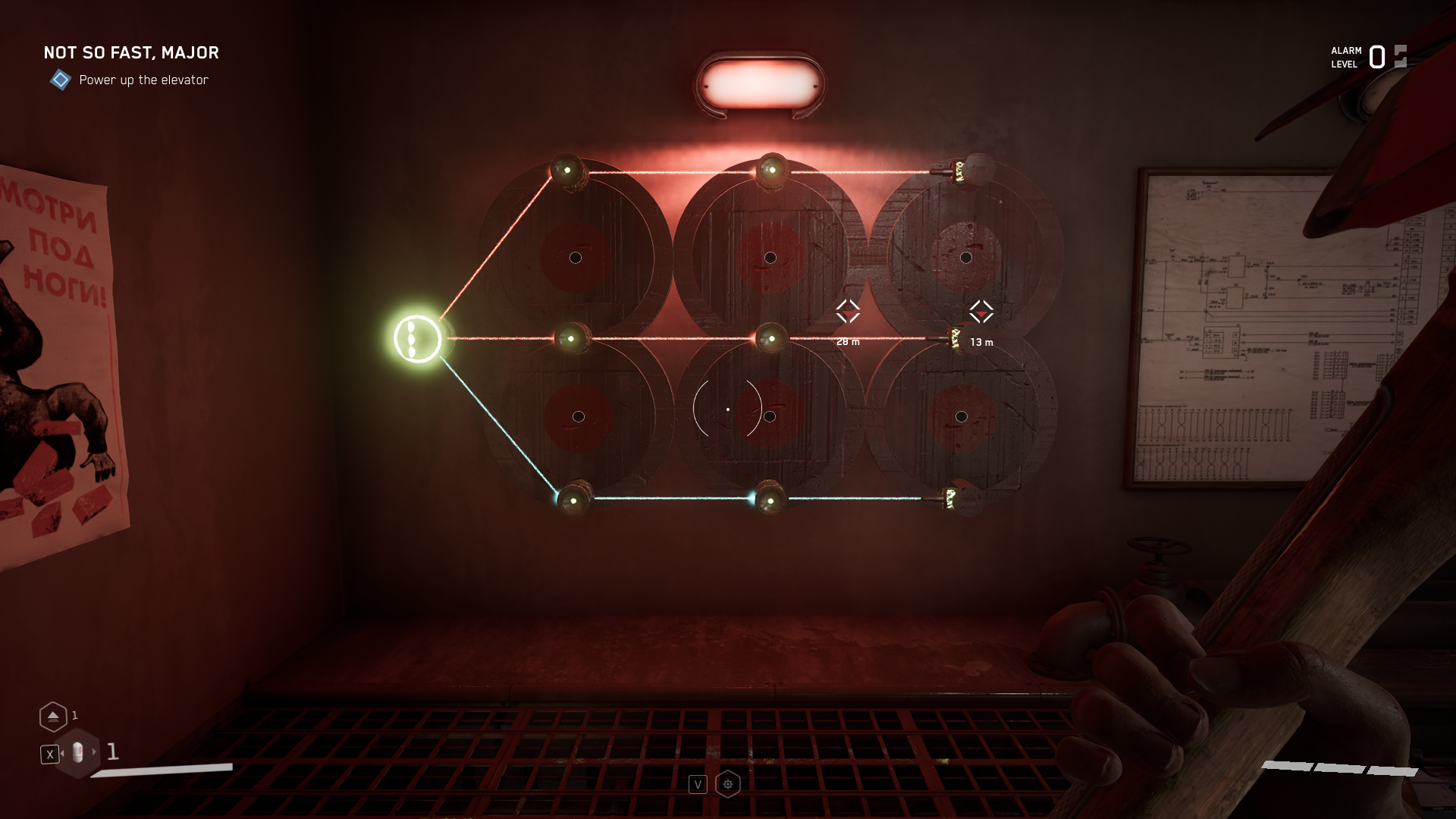Click the capsule consumable icon

(78, 752)
